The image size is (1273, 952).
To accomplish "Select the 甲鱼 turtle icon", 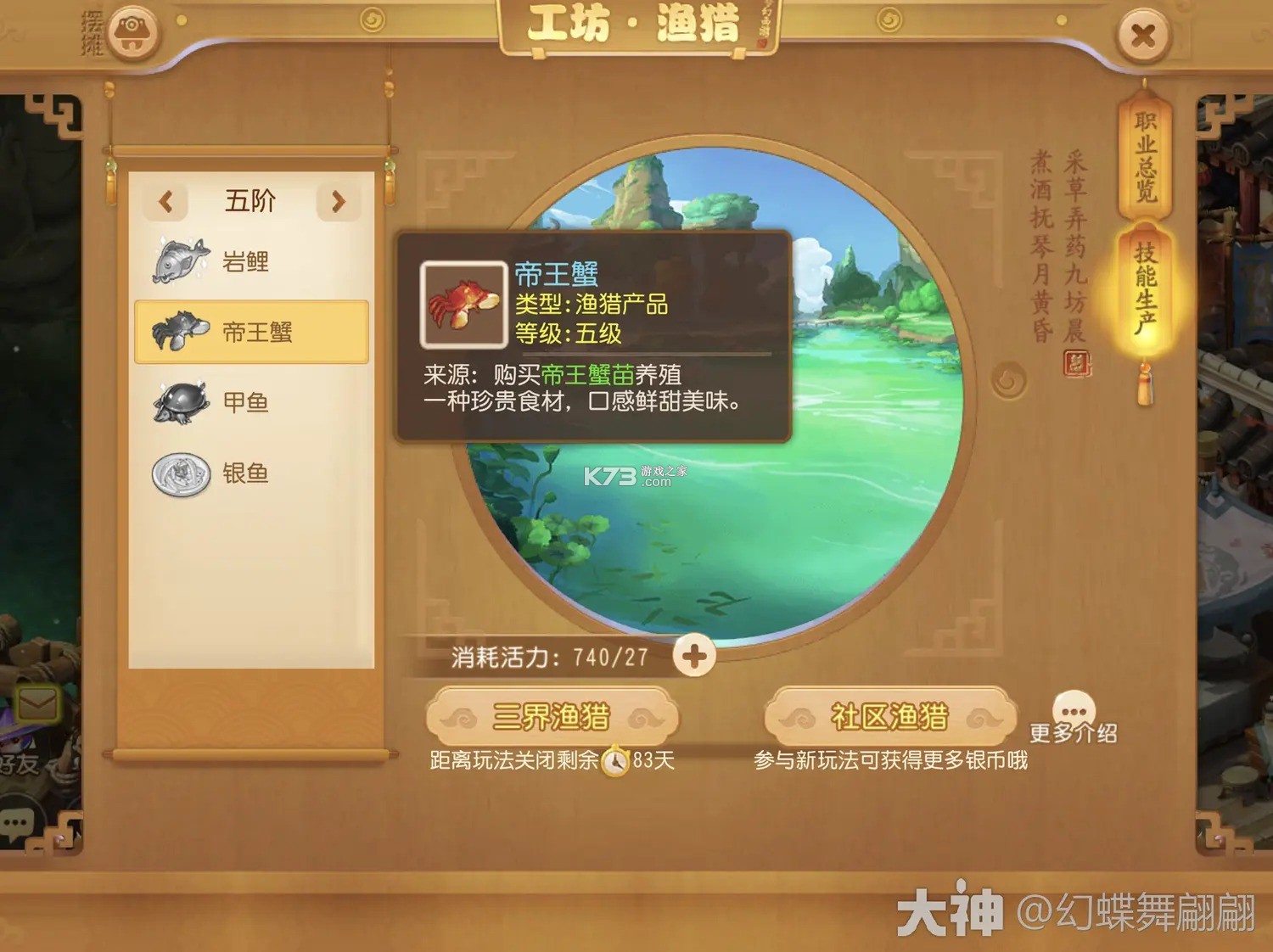I will point(179,402).
